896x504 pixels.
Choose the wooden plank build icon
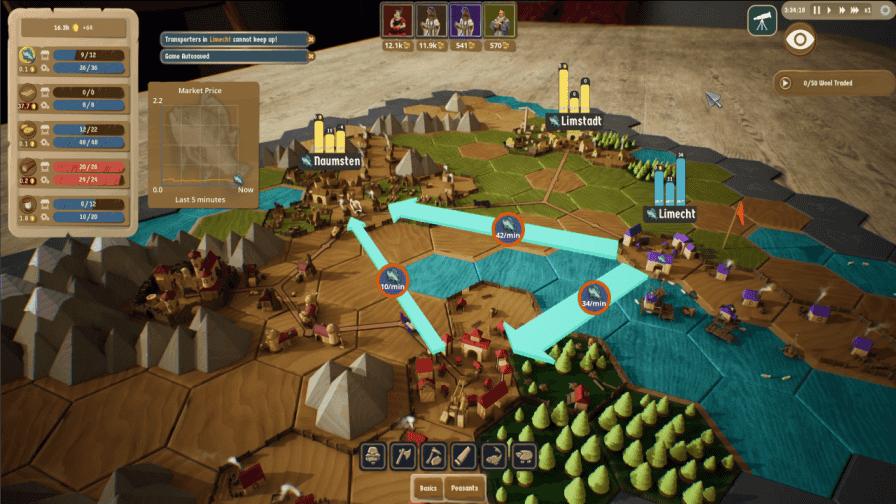pos(462,456)
